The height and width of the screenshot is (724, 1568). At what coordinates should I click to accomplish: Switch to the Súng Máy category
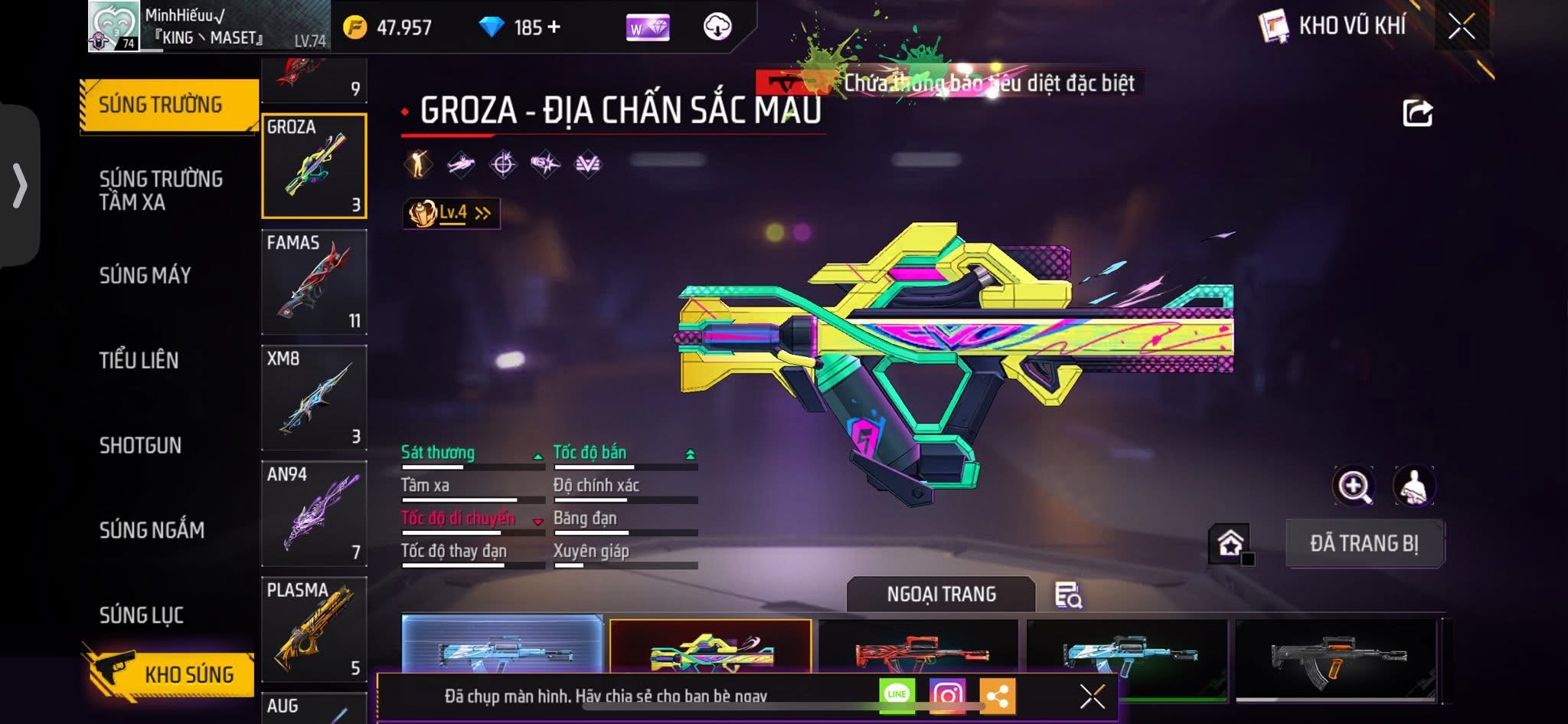pos(145,275)
